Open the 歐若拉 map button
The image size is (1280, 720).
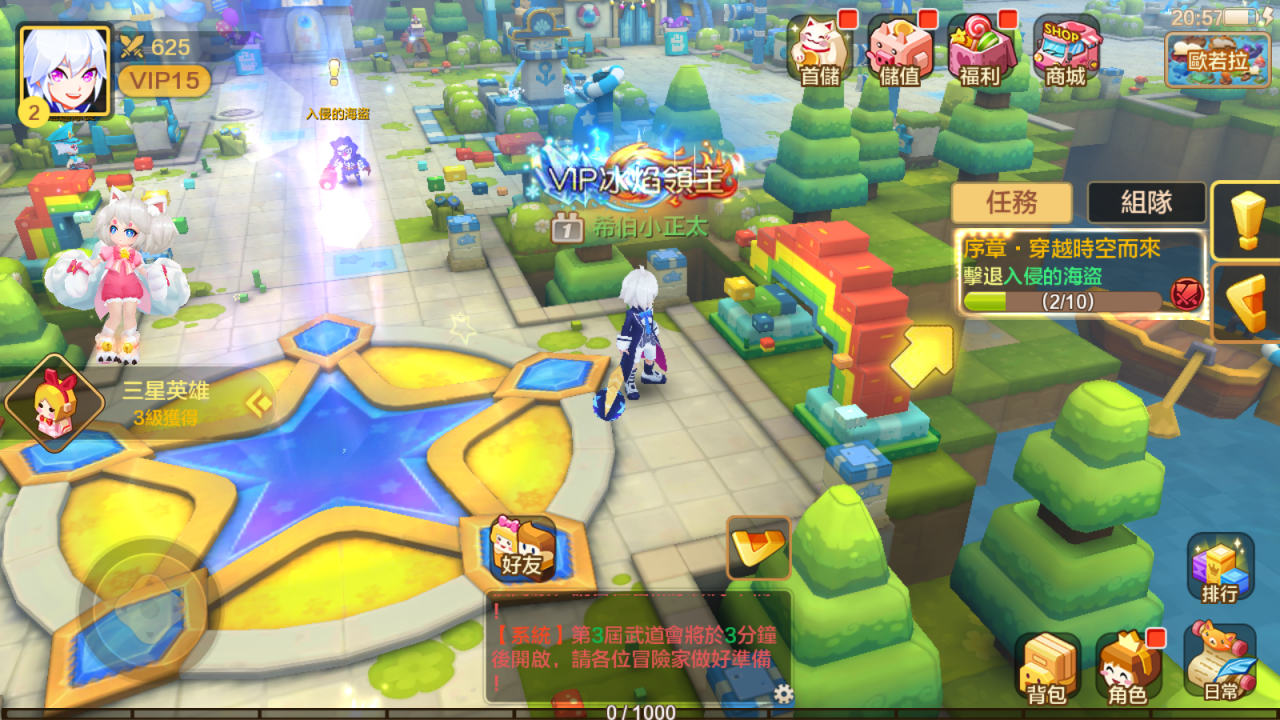1217,58
